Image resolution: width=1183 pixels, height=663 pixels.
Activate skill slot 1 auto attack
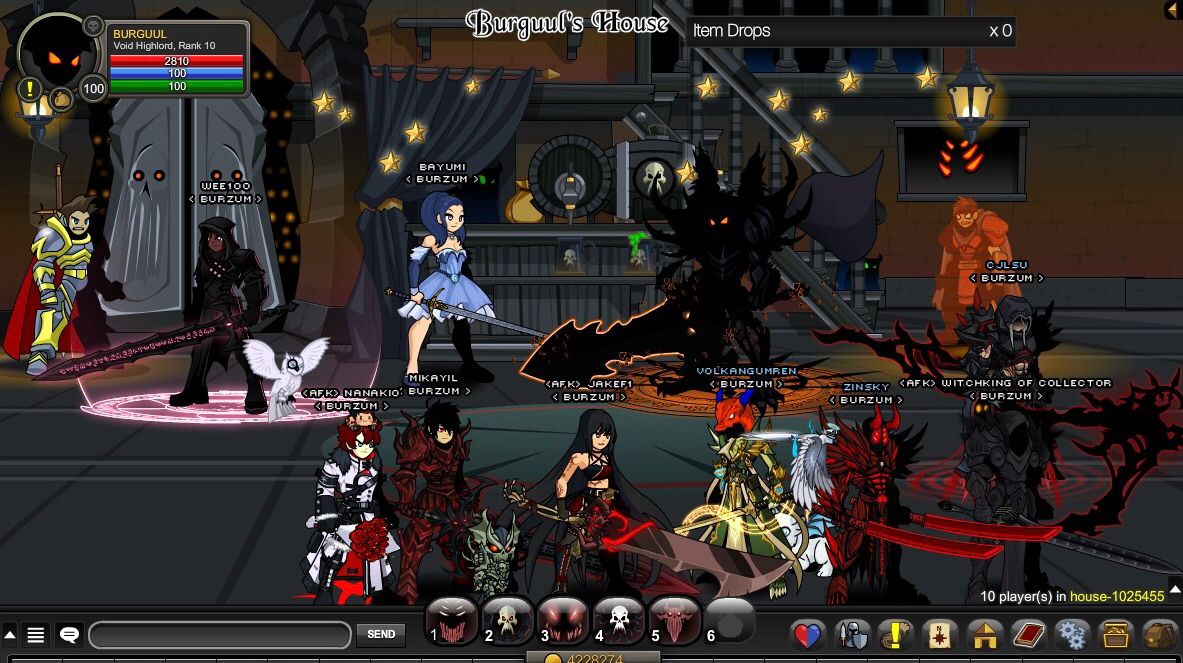pos(452,622)
